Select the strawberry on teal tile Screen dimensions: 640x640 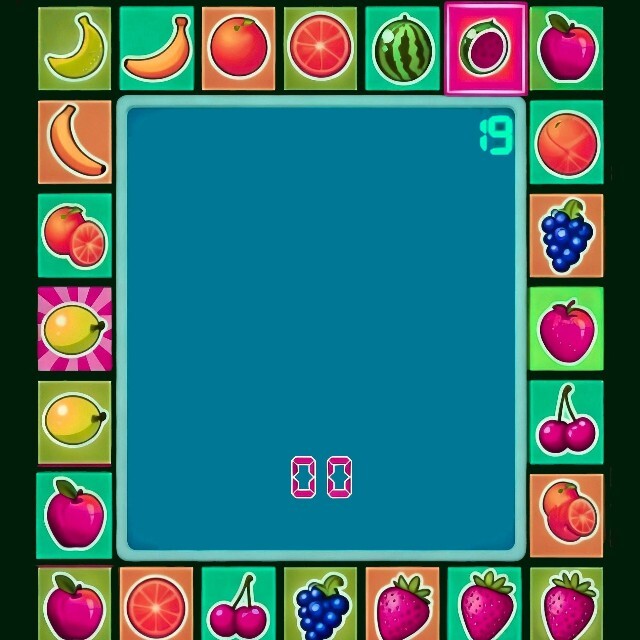pos(484,603)
